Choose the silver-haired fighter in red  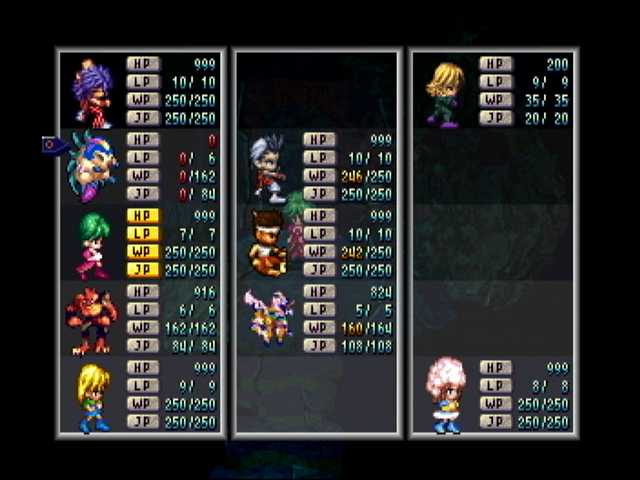[267, 166]
